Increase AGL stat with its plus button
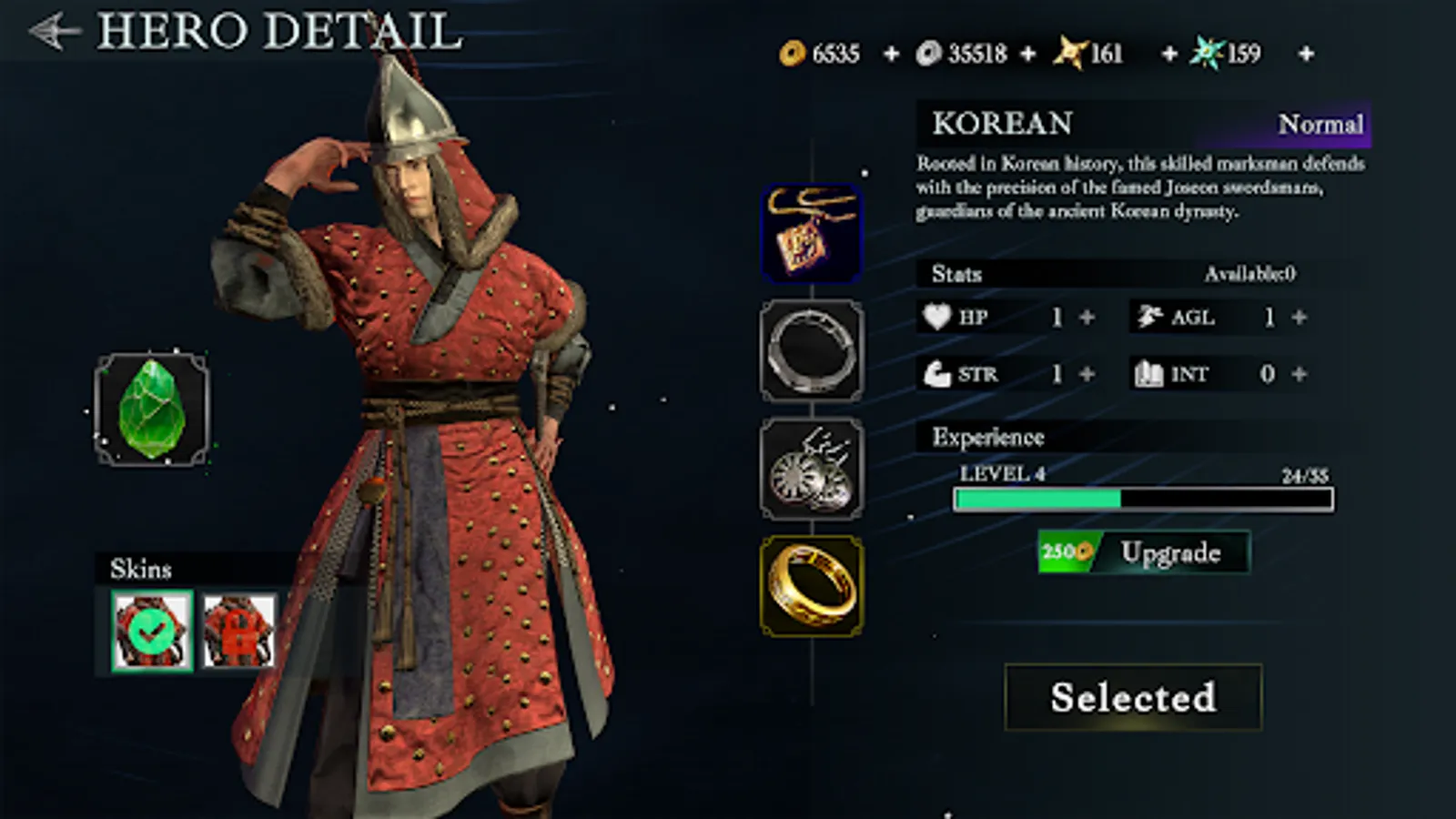Viewport: 1456px width, 819px height. (x=1298, y=318)
